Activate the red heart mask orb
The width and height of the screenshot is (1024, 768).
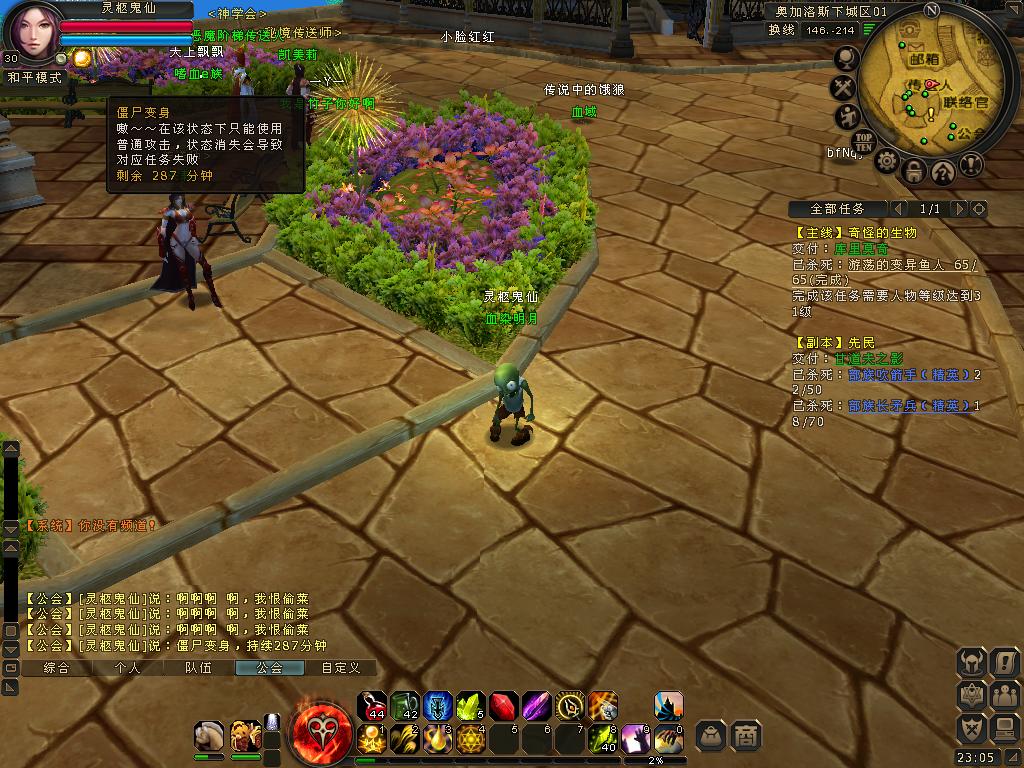click(x=321, y=732)
